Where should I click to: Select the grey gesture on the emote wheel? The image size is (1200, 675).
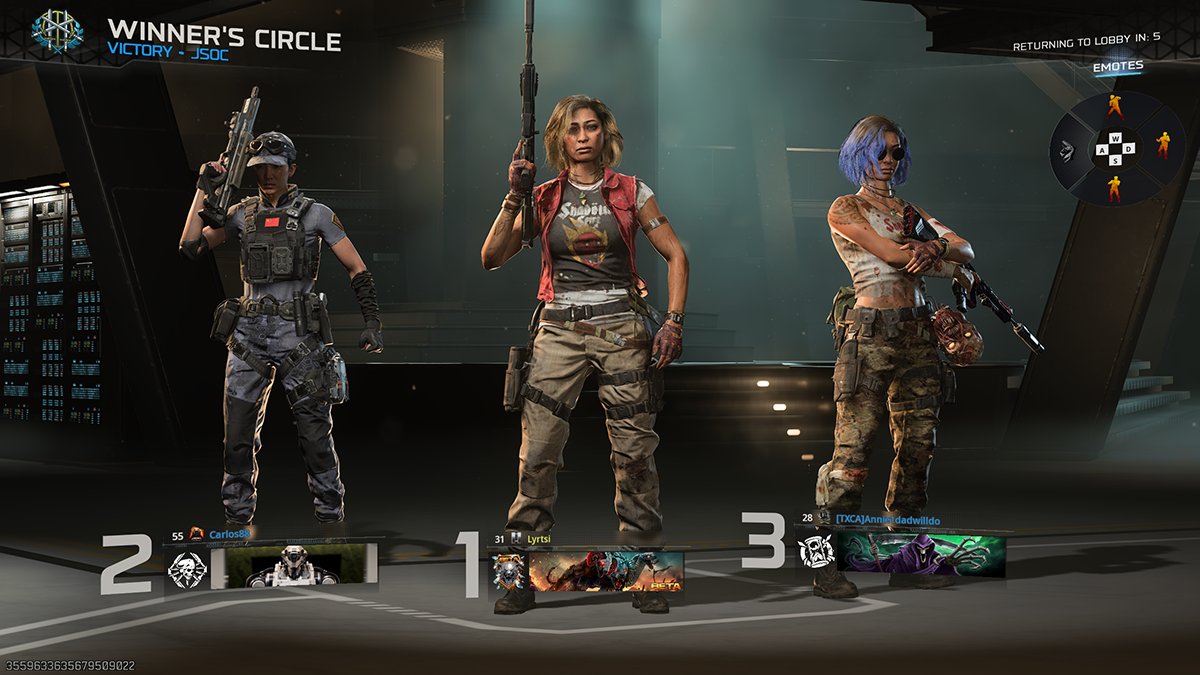(1067, 150)
